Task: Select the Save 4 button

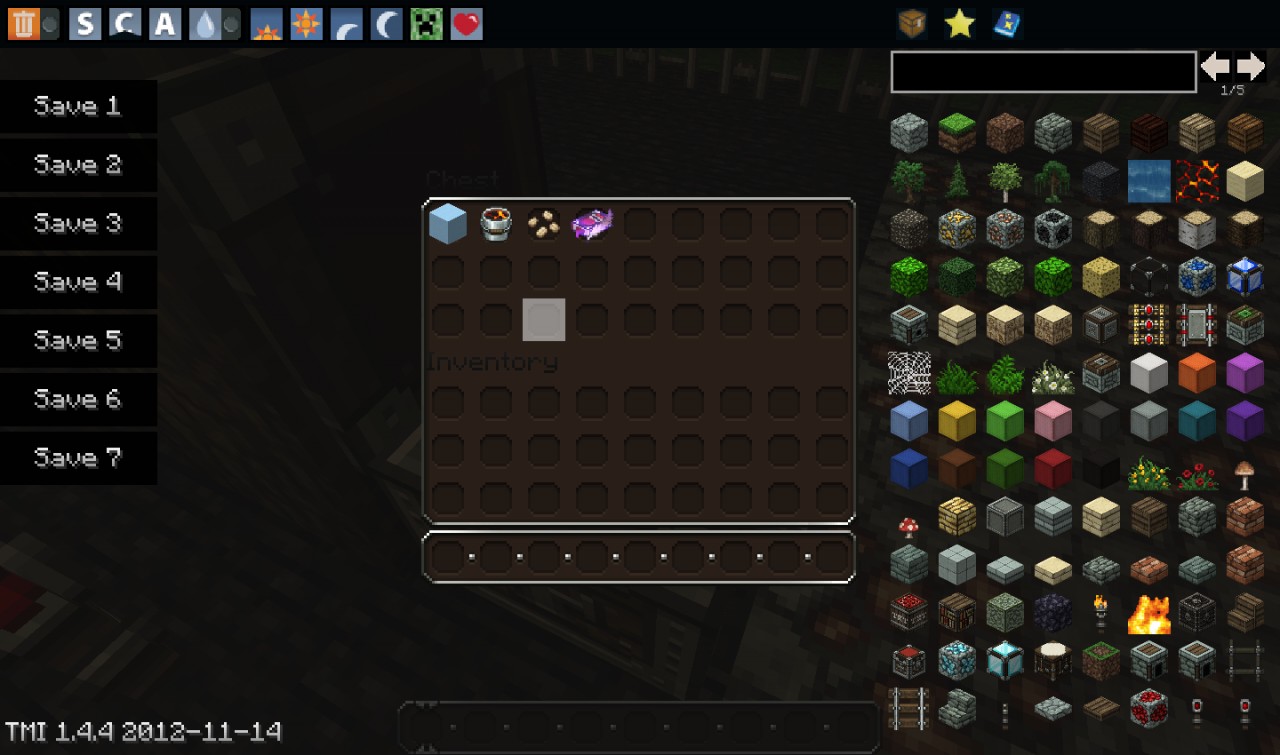Action: pos(78,282)
